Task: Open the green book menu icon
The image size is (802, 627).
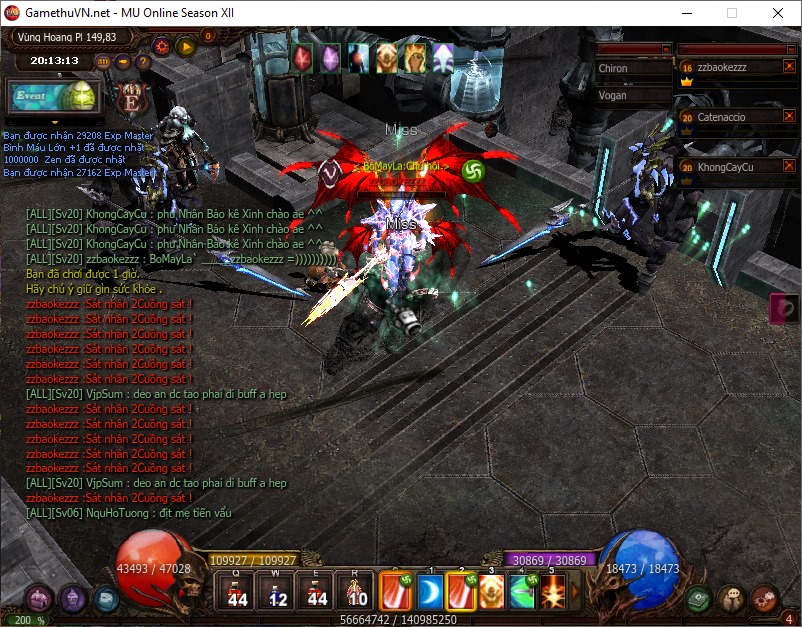Action: 699,598
